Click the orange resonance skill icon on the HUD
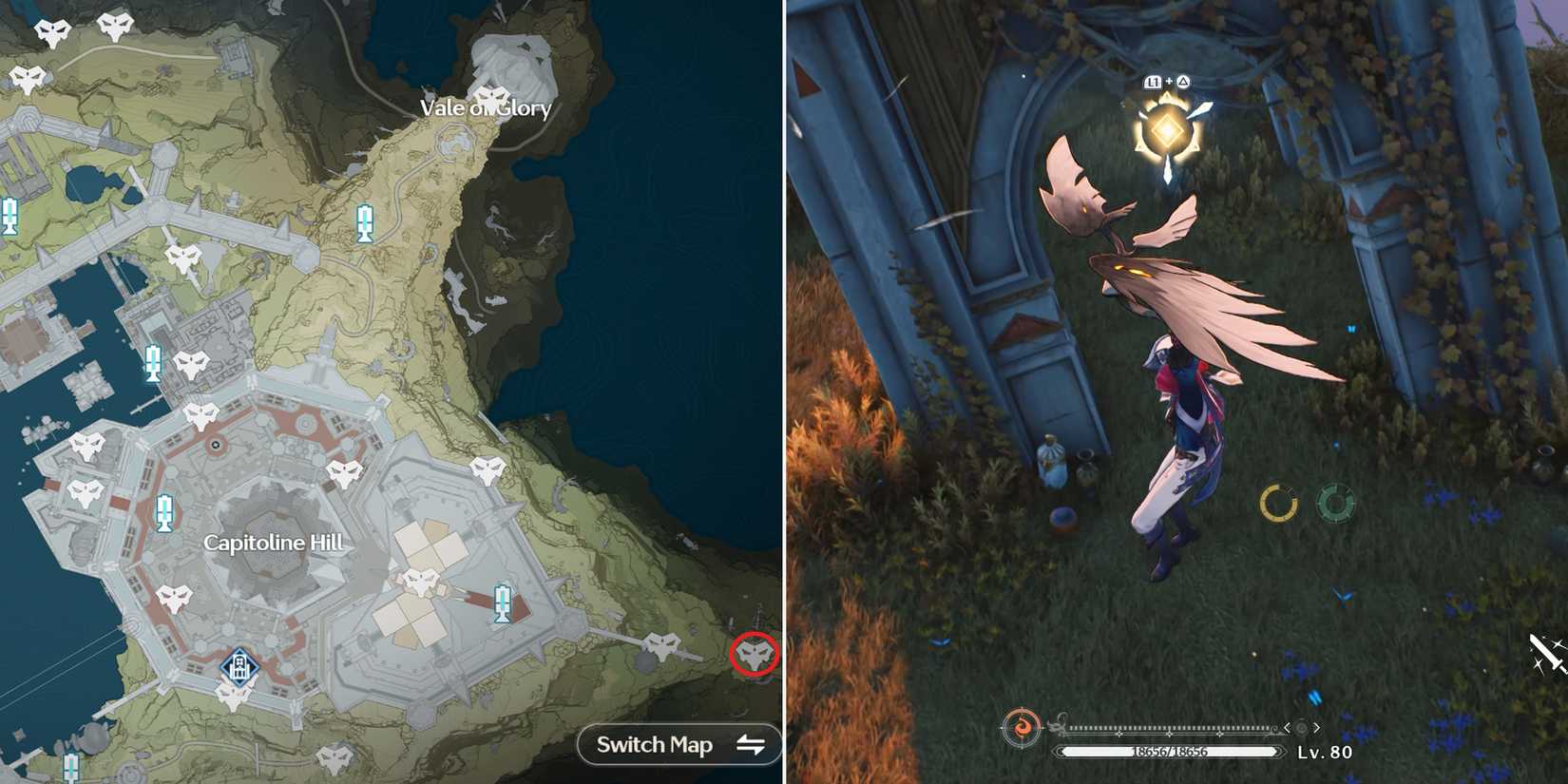1568x784 pixels. (1021, 727)
